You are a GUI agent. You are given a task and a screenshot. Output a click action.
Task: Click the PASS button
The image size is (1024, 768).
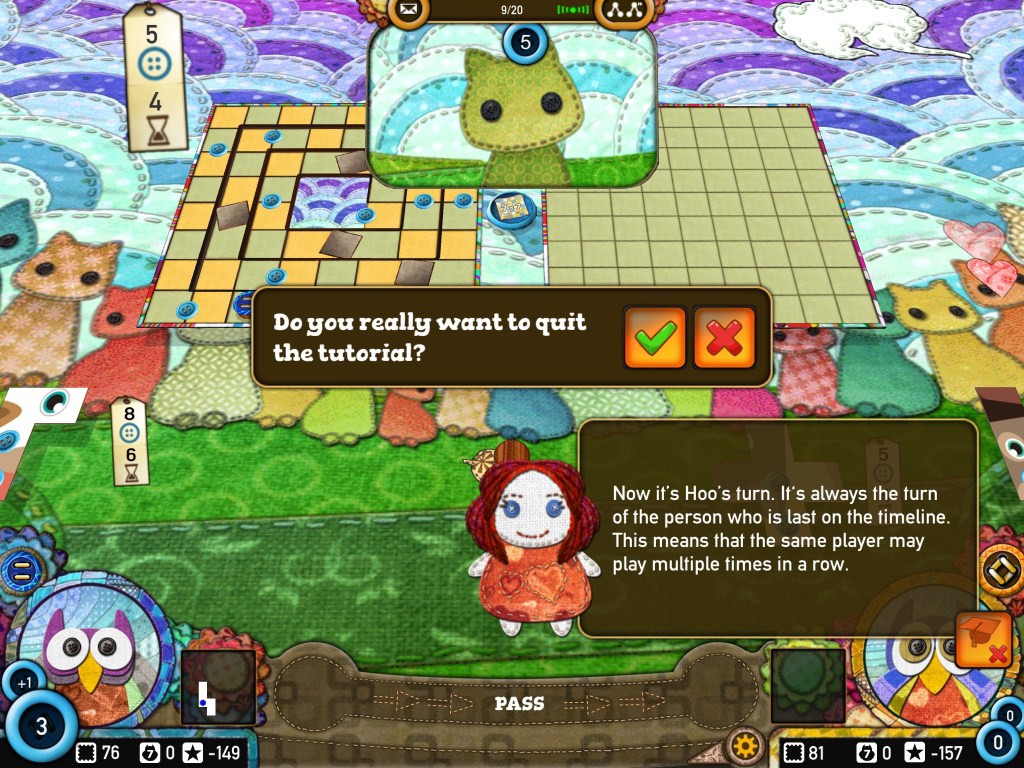pyautogui.click(x=519, y=704)
